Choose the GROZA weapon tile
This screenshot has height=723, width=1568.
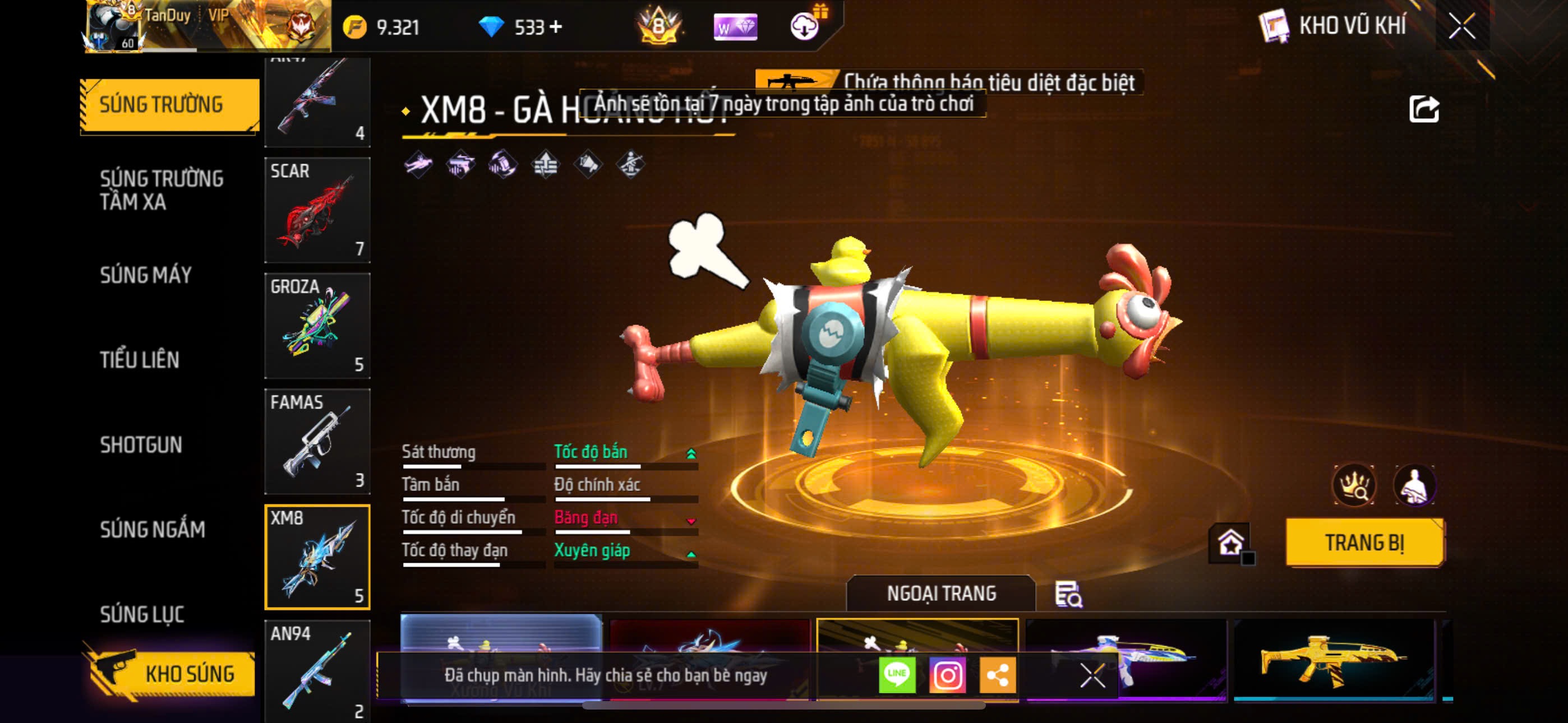(x=317, y=326)
